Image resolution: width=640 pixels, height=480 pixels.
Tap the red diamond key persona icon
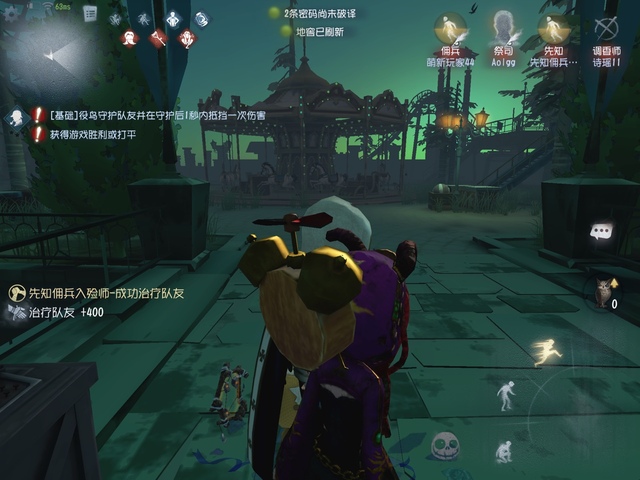158,38
